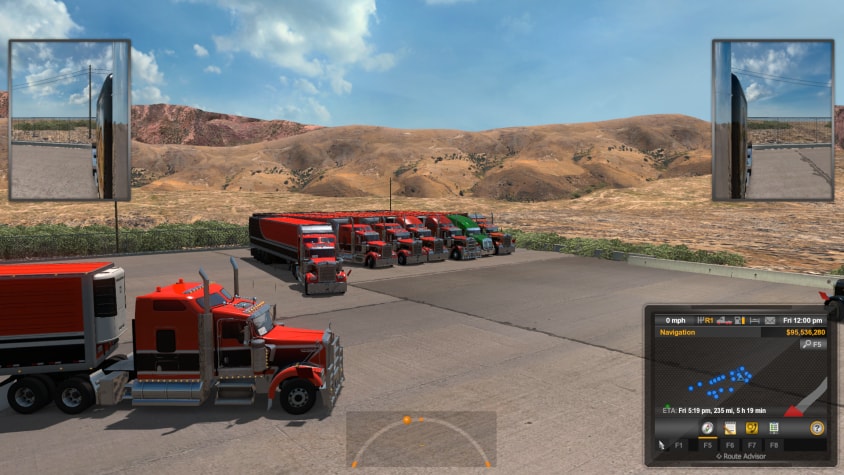
Task: Click the map zoom magnifier button
Action: 812,344
